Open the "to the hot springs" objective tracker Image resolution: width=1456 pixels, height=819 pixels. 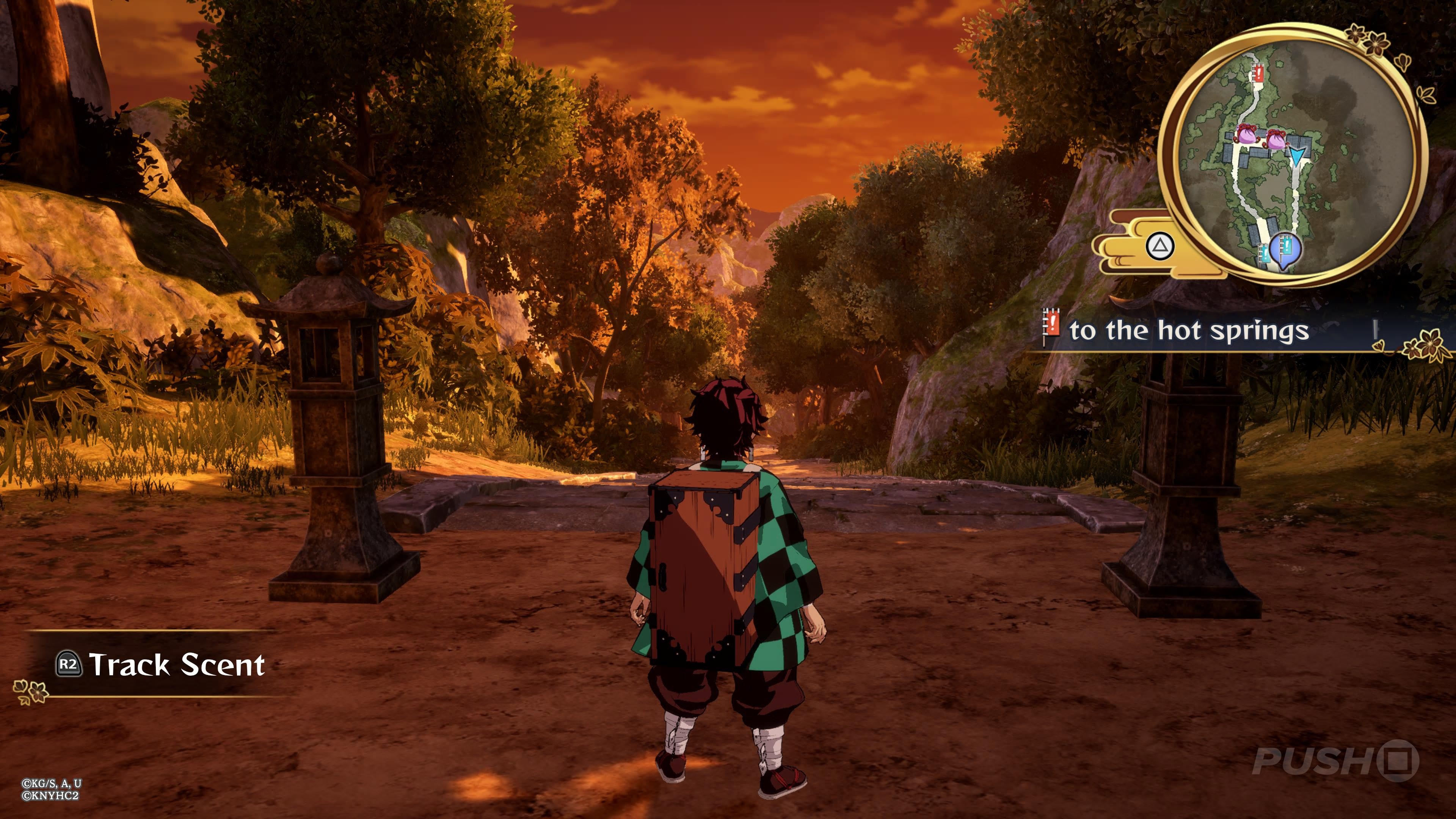click(1188, 331)
